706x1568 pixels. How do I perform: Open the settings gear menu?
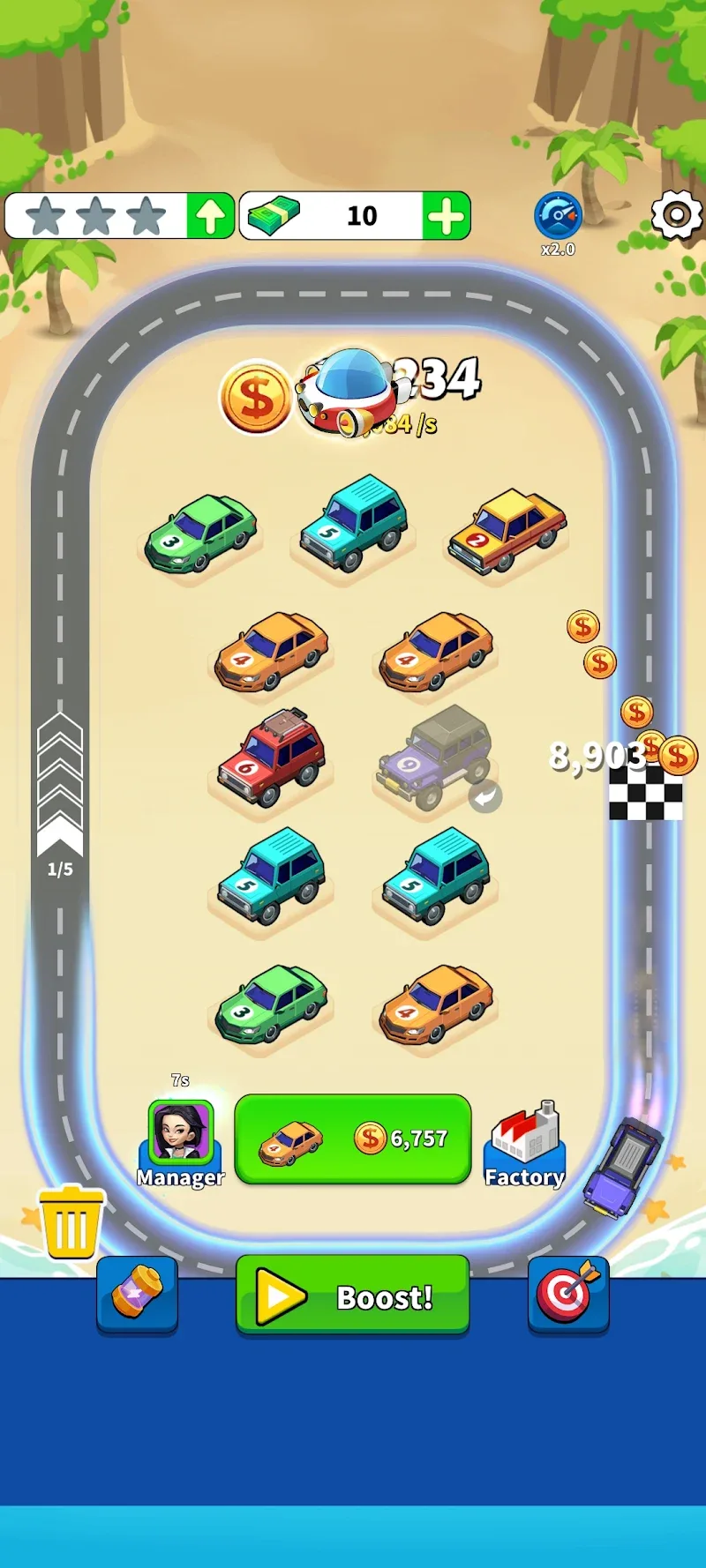point(676,215)
